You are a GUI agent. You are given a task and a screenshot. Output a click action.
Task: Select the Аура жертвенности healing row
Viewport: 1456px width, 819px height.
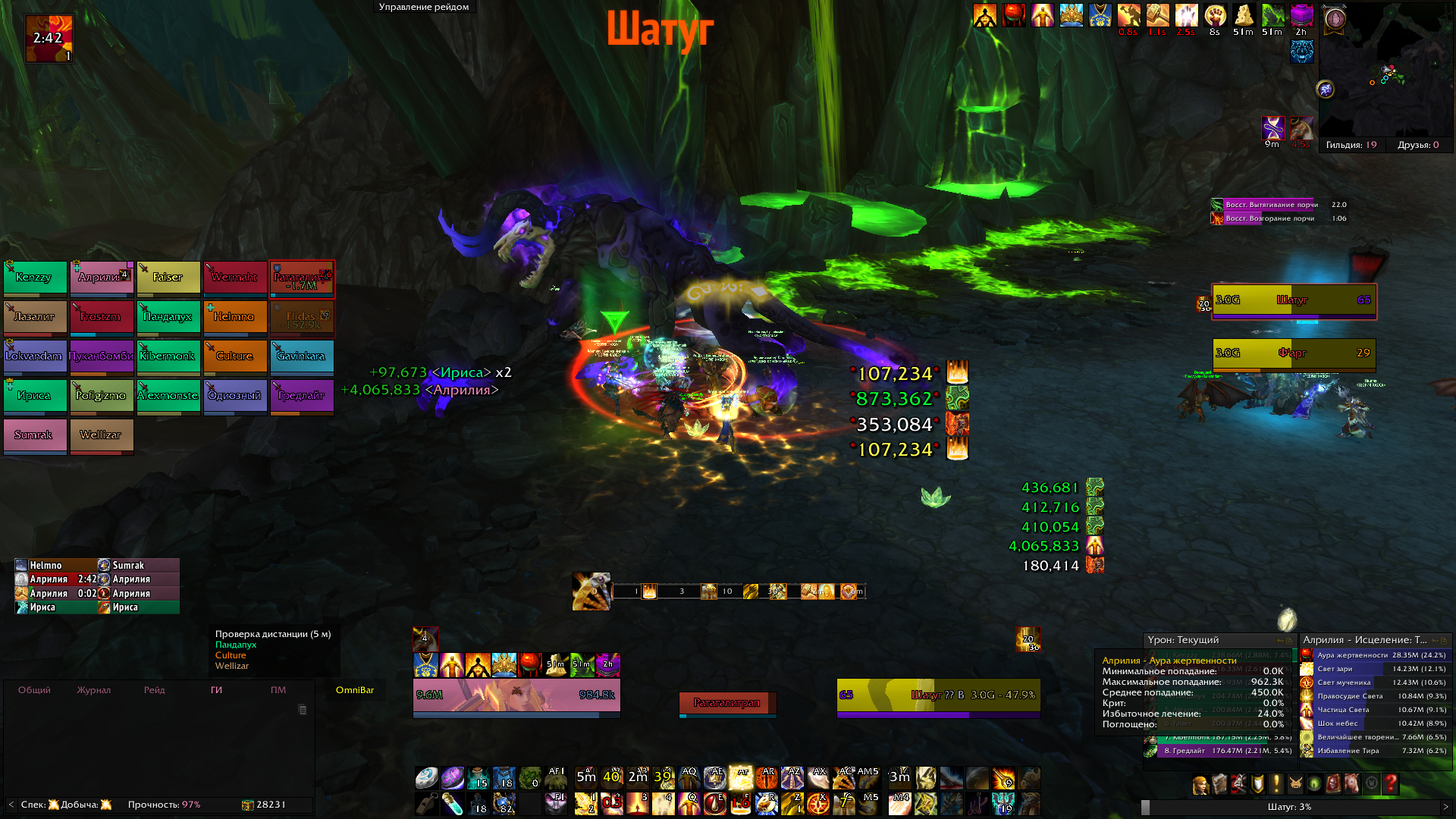tap(1374, 655)
